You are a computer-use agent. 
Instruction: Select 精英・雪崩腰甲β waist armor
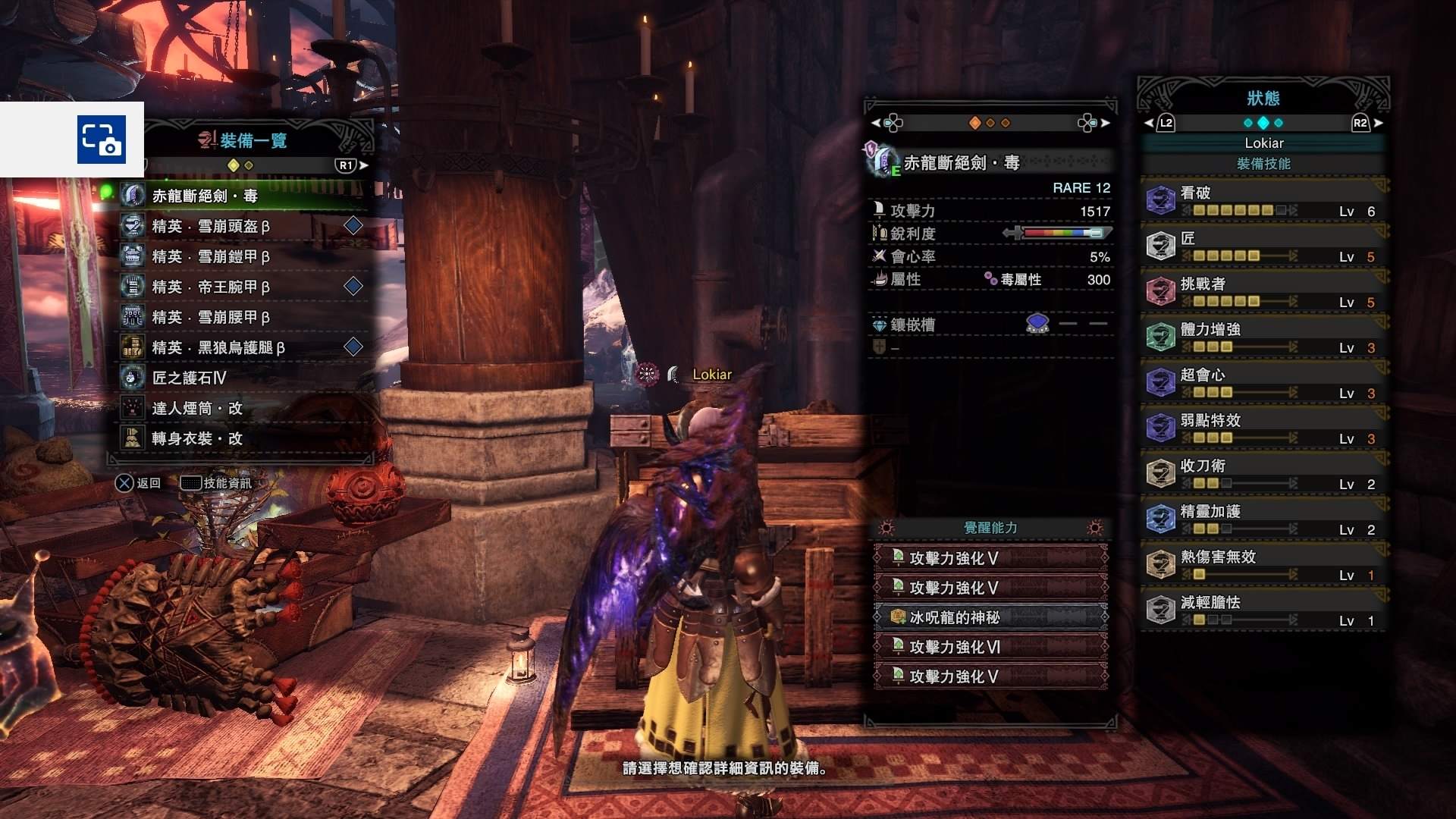243,317
